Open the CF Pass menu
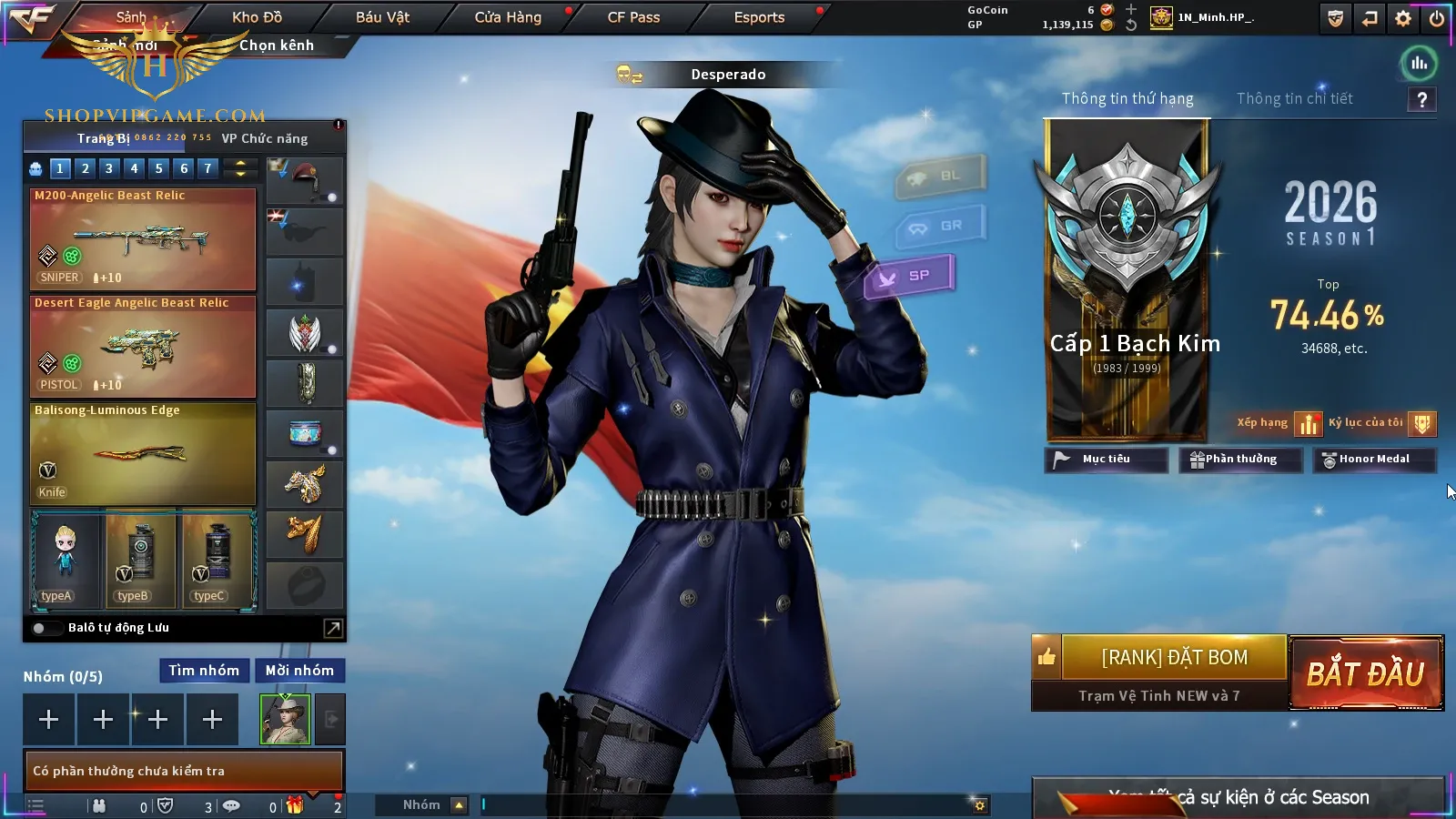This screenshot has height=819, width=1456. click(x=633, y=17)
